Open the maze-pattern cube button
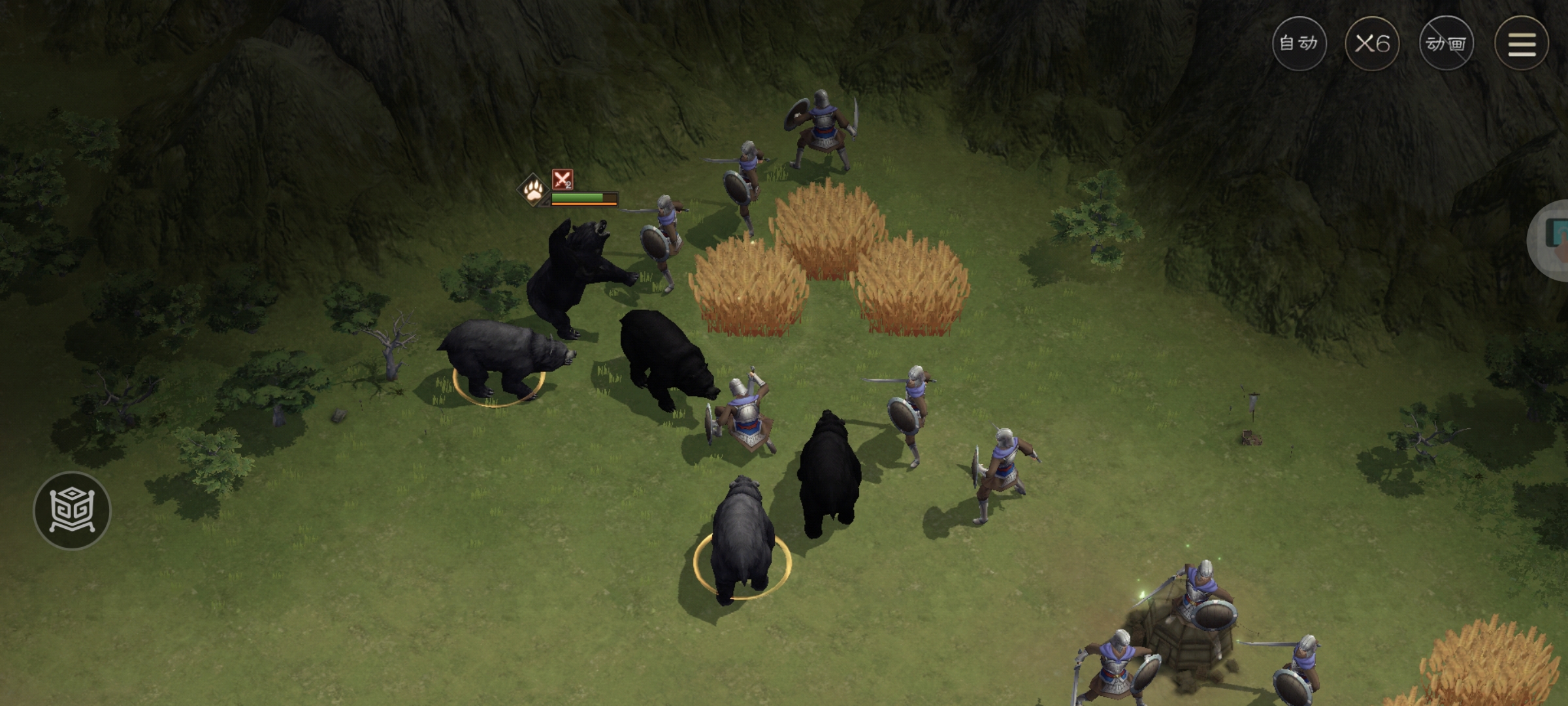This screenshot has height=706, width=1568. [72, 511]
